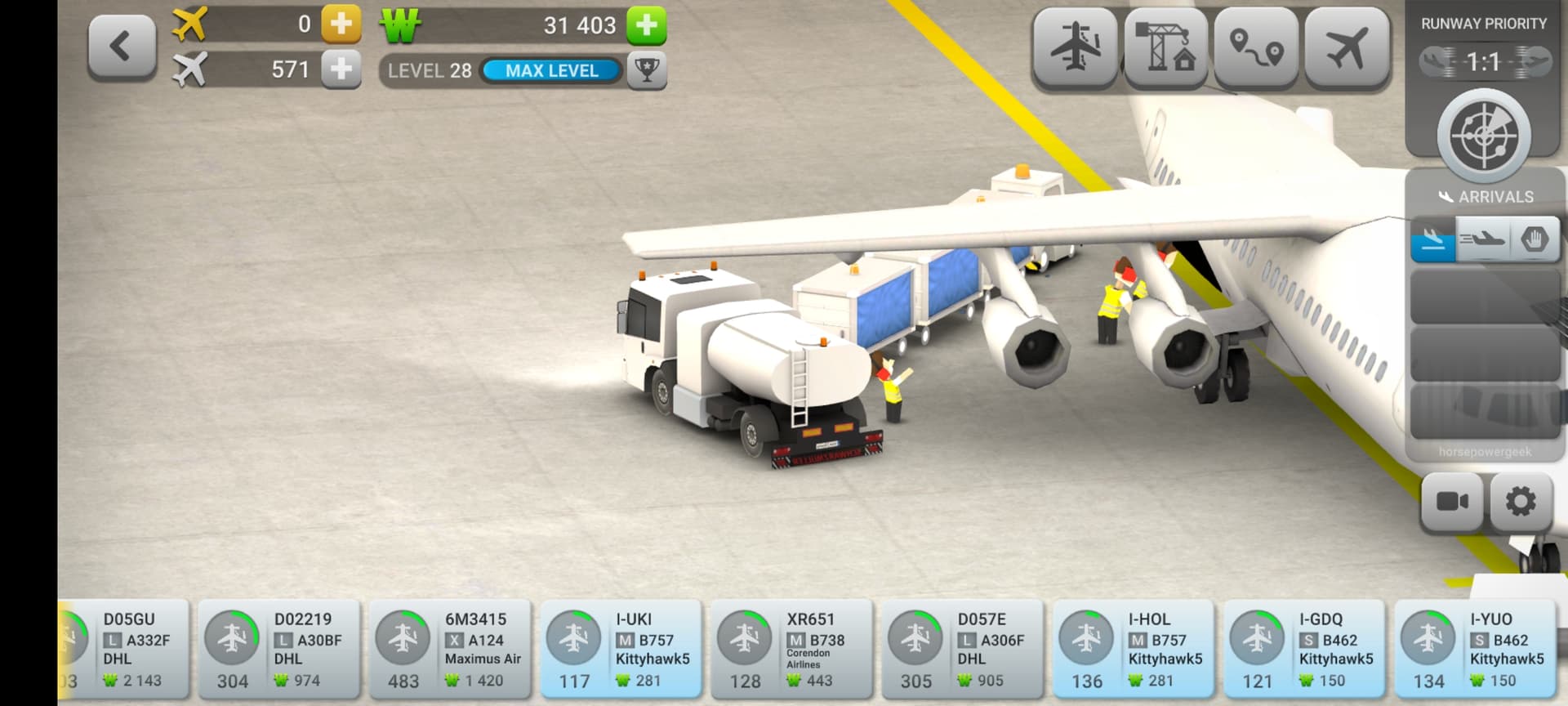Select the 6M3415 Maximus Air flight card
The height and width of the screenshot is (706, 1568).
coord(450,650)
